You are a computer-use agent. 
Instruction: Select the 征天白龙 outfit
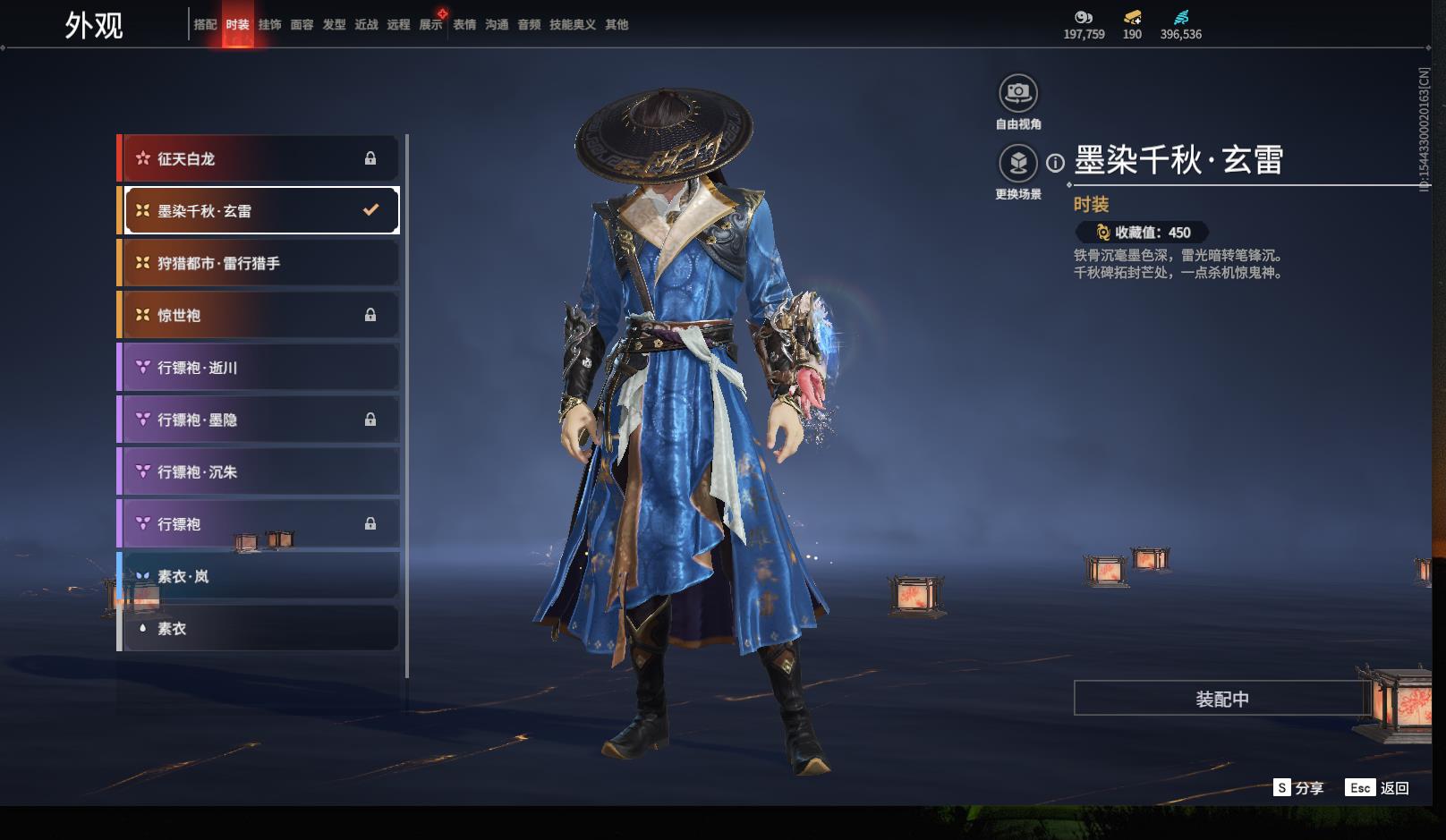coord(259,158)
